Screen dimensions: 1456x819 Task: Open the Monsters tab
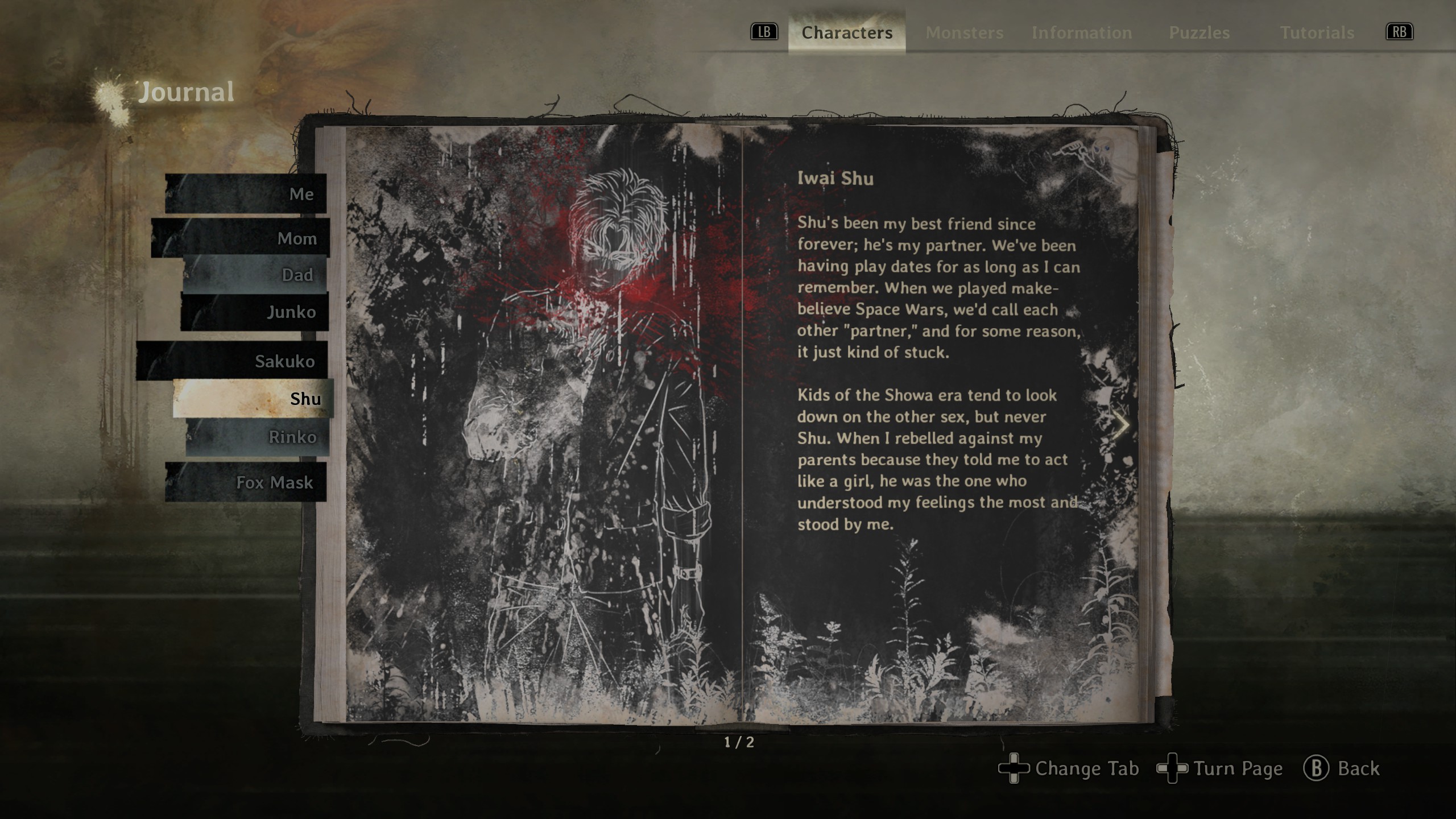coord(964,33)
